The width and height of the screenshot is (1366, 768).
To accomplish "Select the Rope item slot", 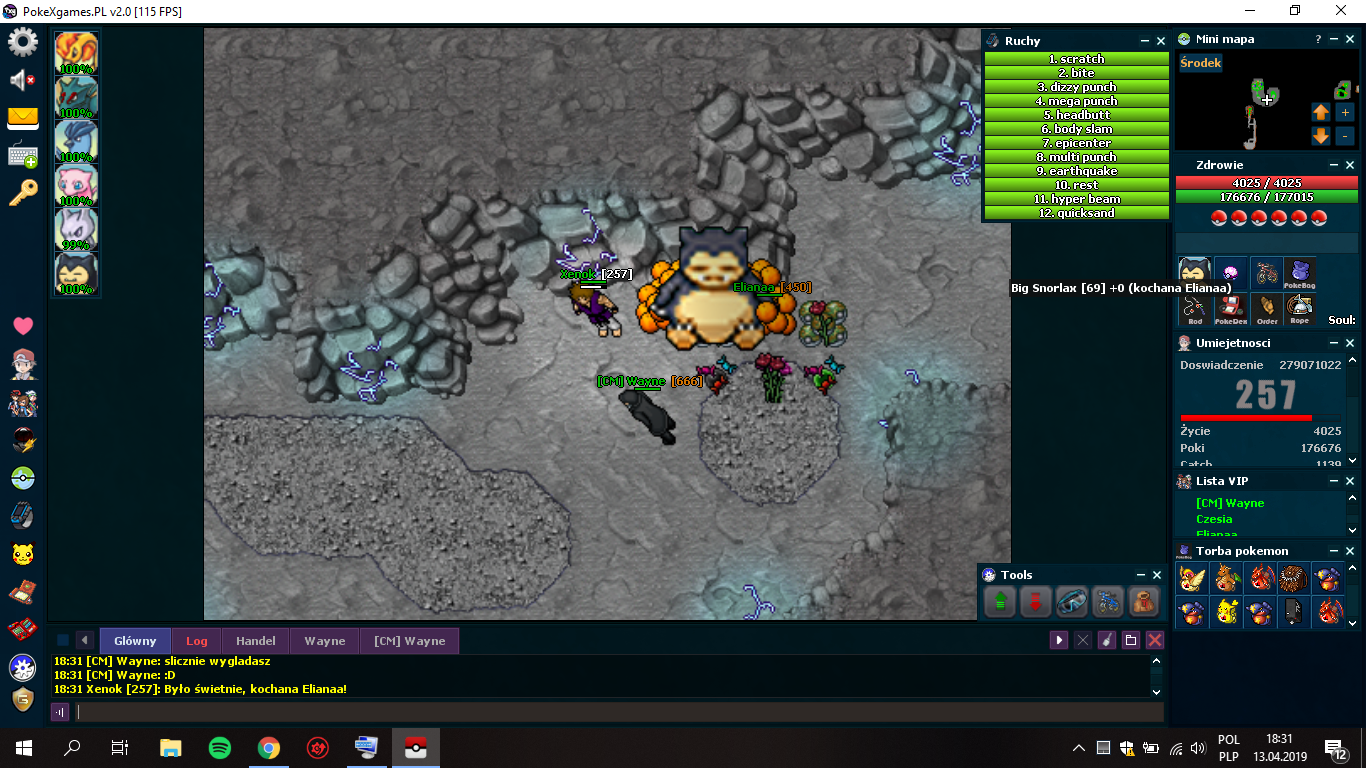I will click(x=1299, y=309).
